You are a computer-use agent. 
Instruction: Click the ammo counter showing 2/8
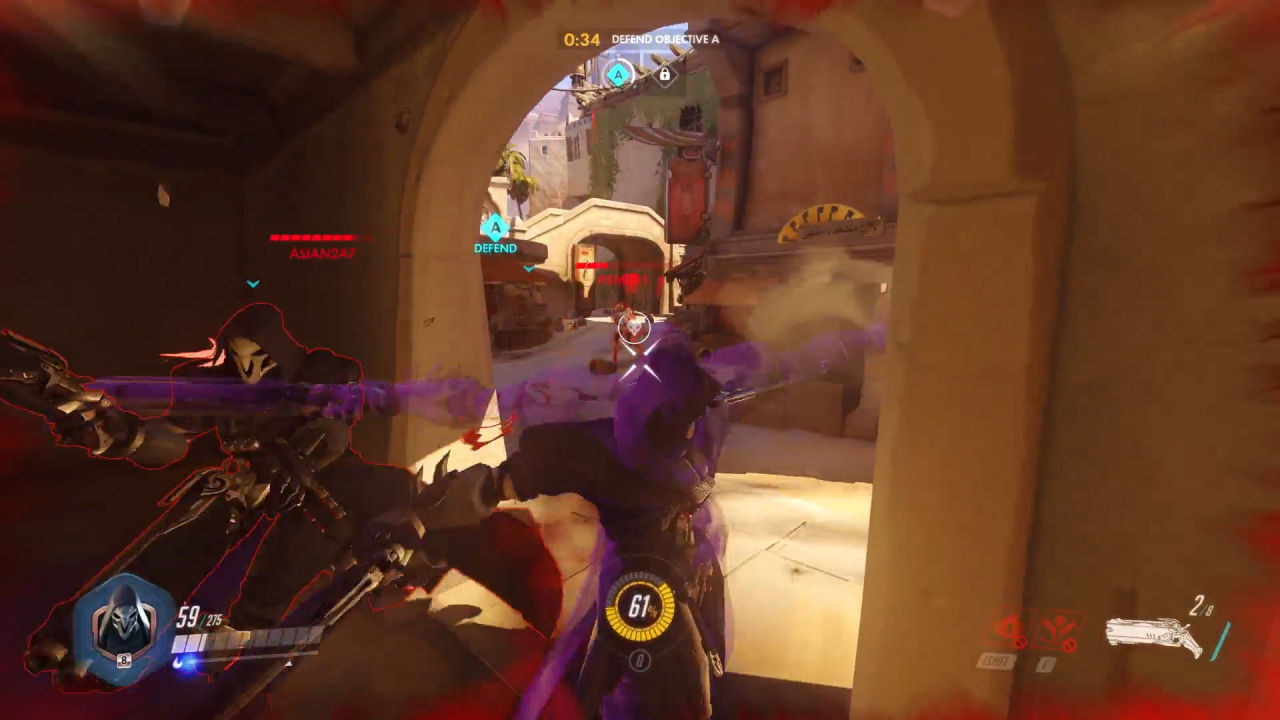pos(1202,604)
